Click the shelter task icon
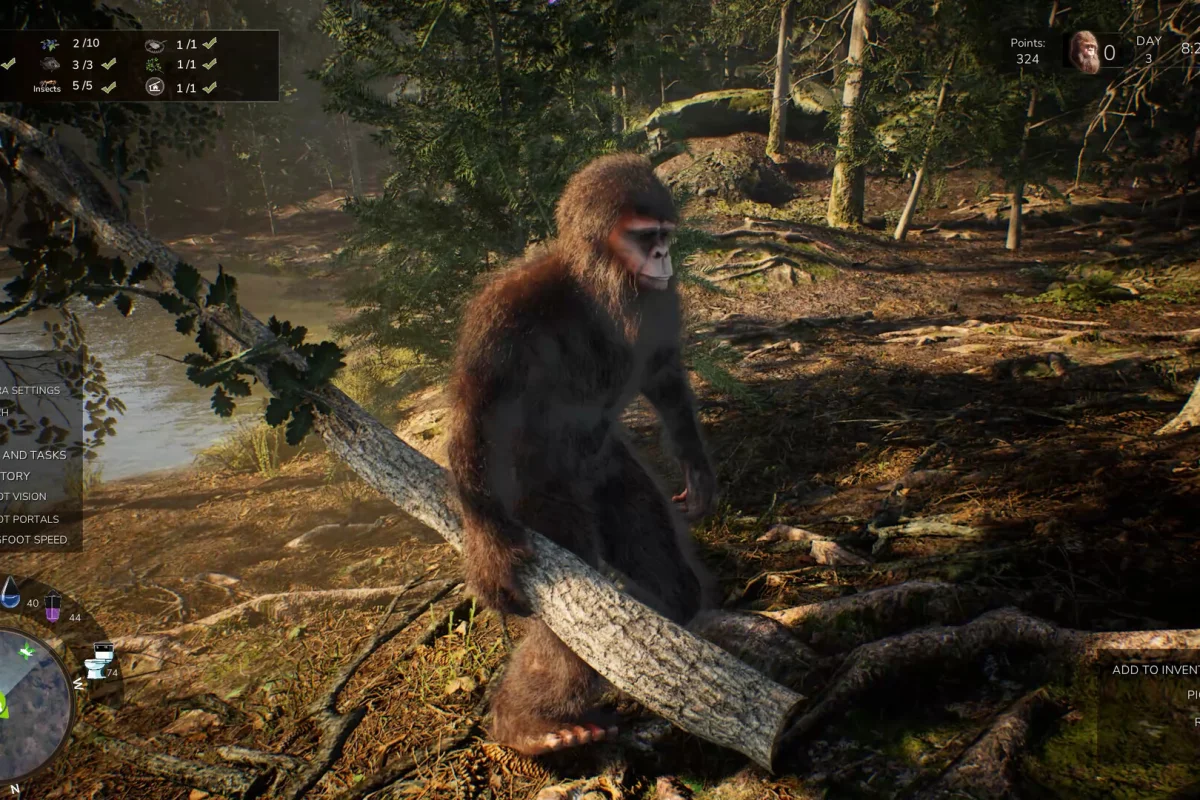 pos(155,87)
